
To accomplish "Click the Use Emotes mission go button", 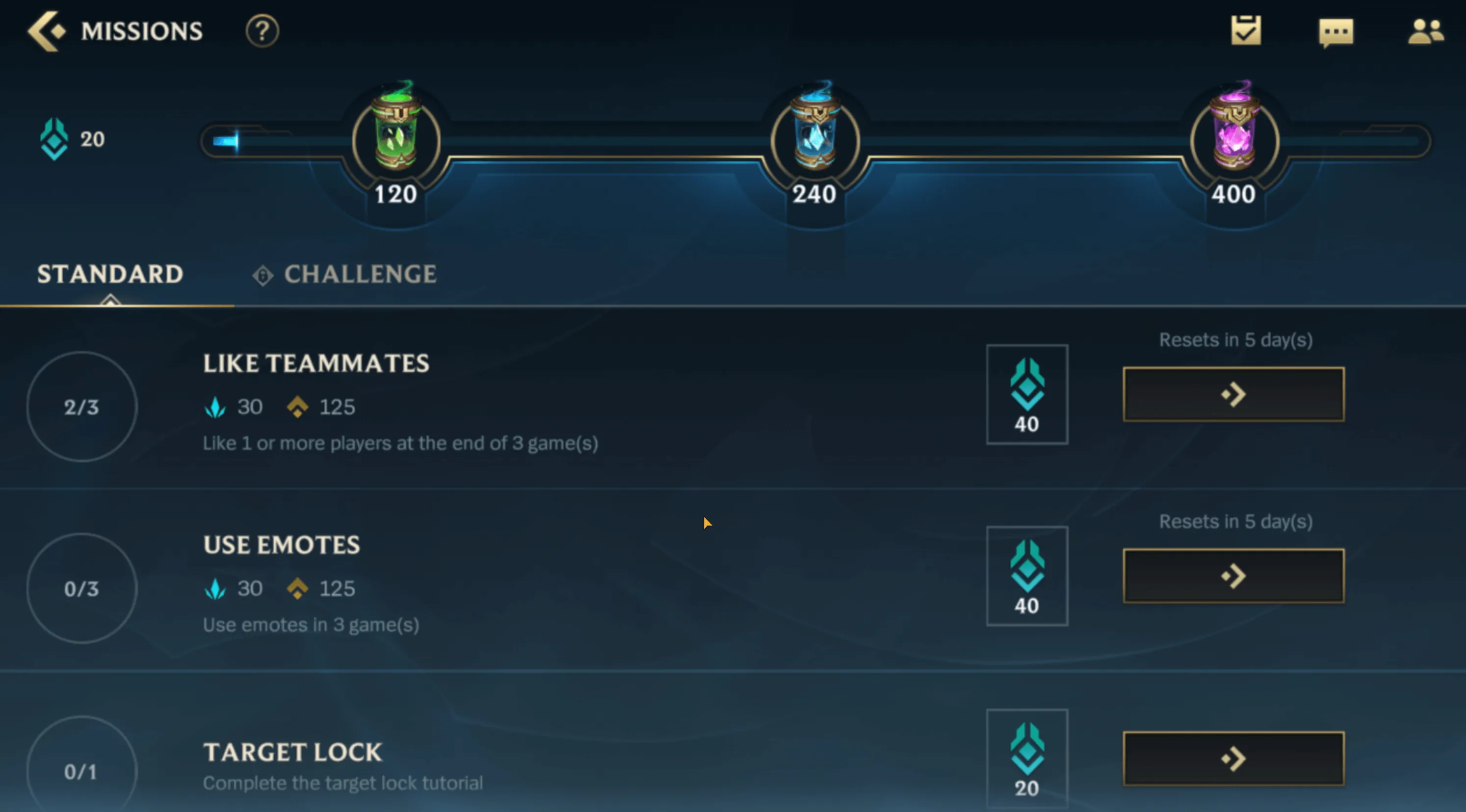I will click(x=1233, y=576).
